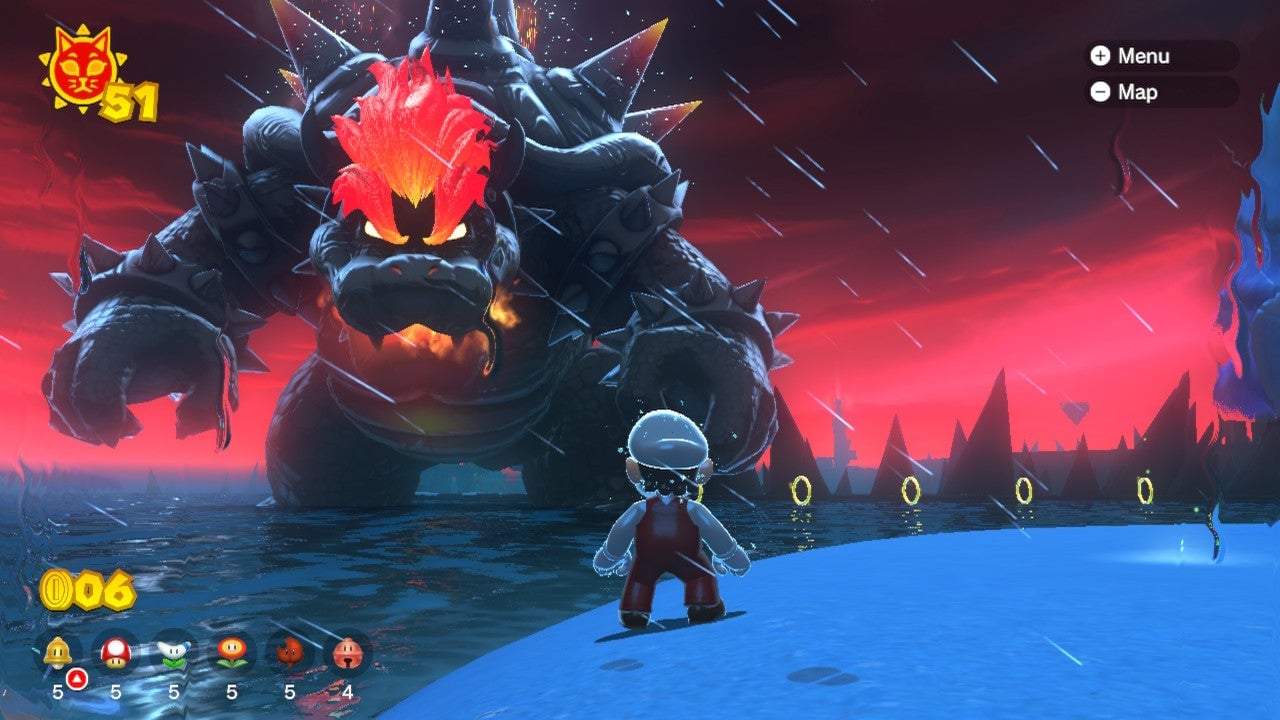Click the minus icon on the Map button

click(x=1100, y=93)
